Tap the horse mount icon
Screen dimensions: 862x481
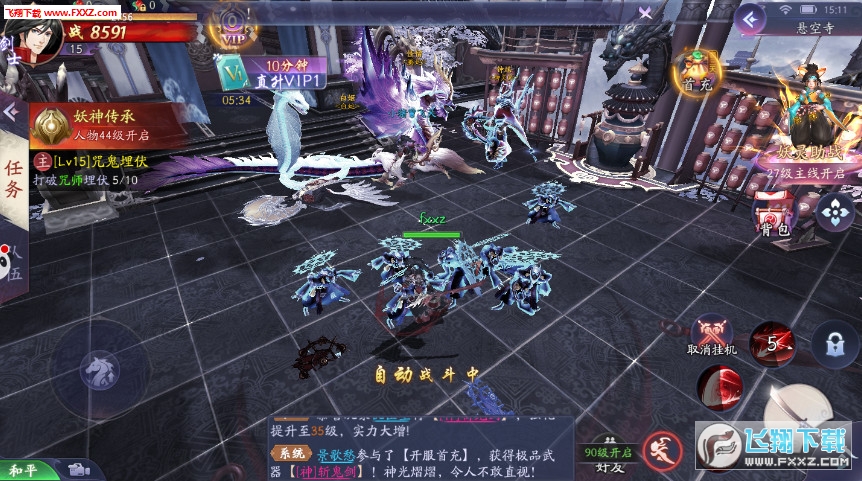pyautogui.click(x=100, y=368)
